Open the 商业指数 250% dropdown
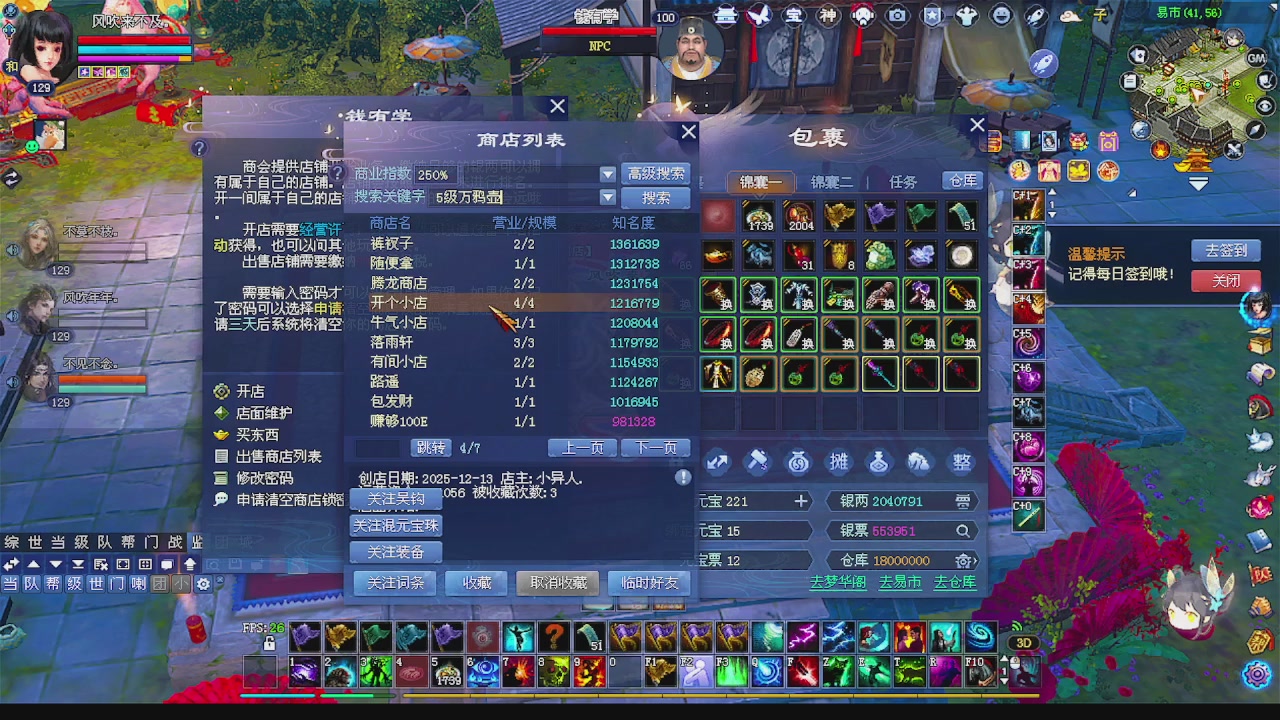Screen dimensions: 1280x720 coord(607,174)
